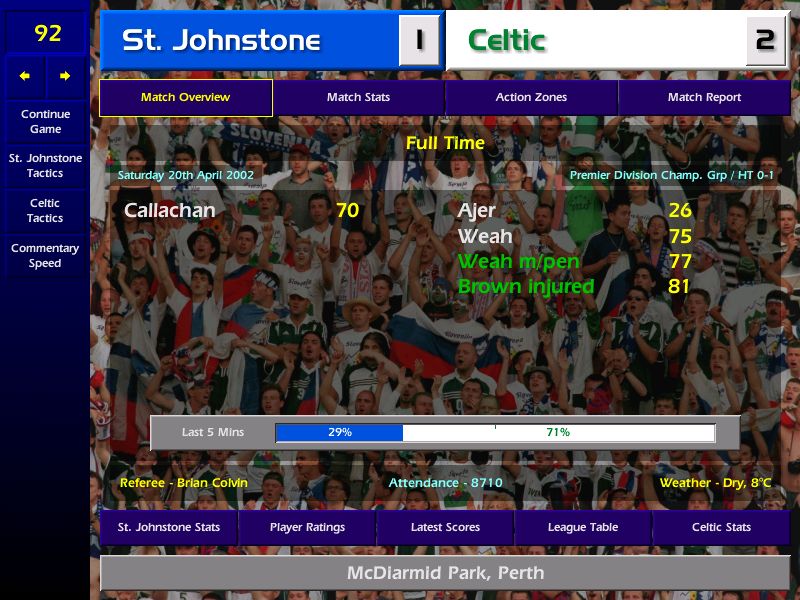800x600 pixels.
Task: Show Player Ratings
Action: [307, 527]
